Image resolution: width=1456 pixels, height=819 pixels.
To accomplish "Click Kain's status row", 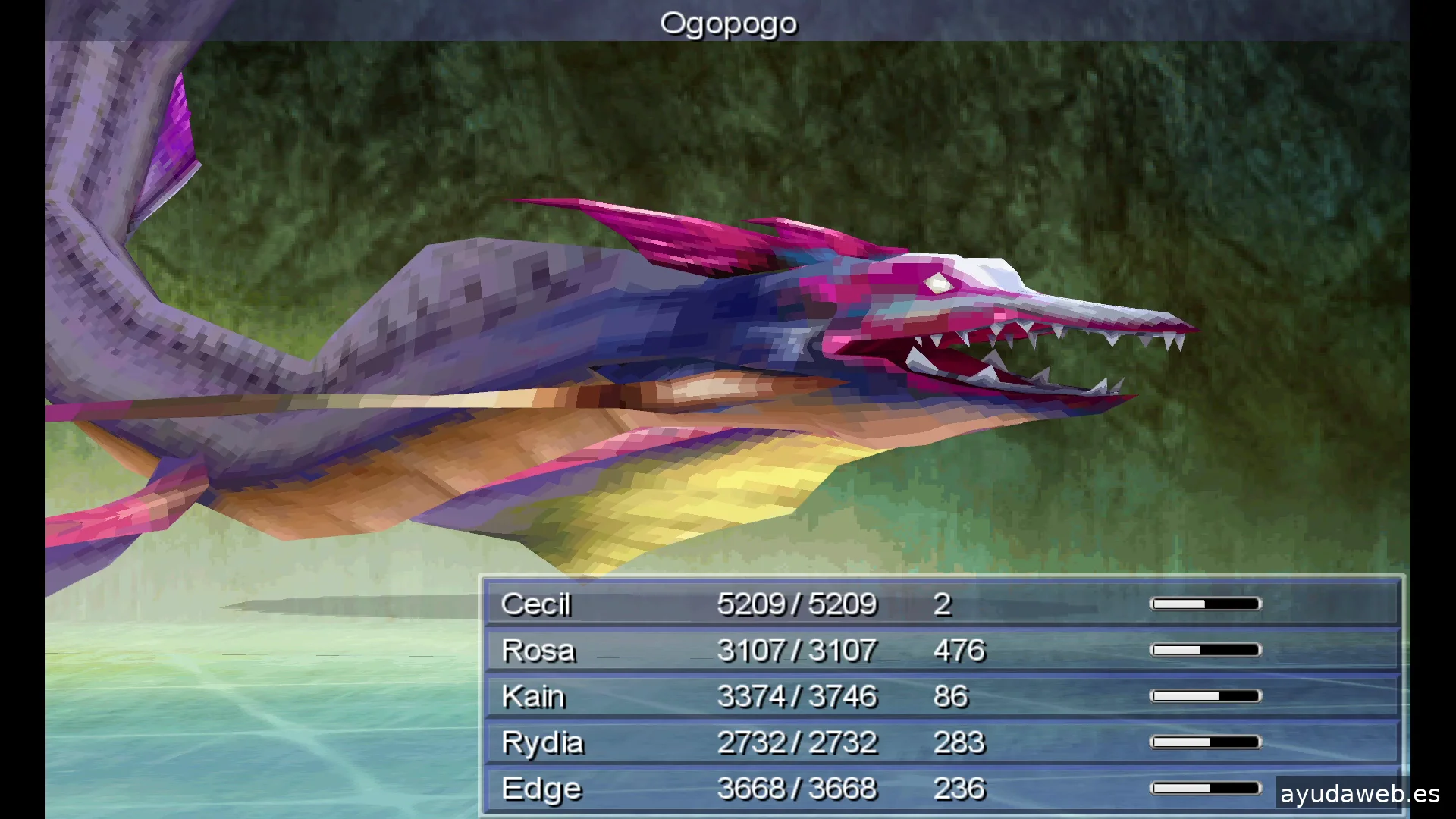I will 940,696.
